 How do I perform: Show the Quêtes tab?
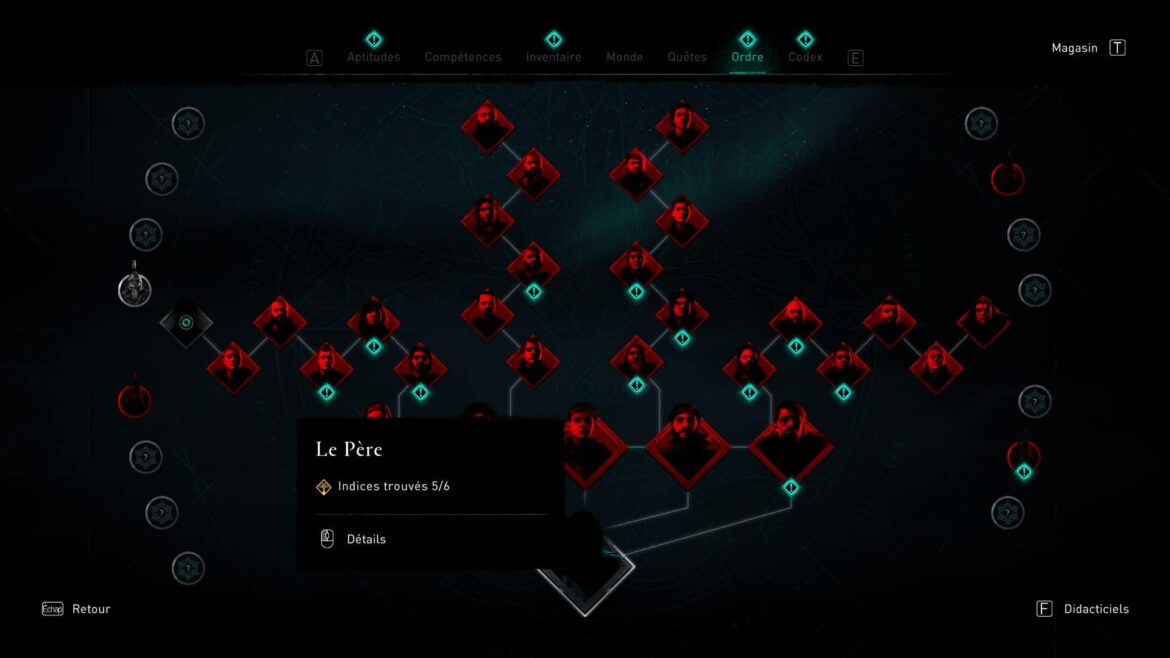point(687,57)
